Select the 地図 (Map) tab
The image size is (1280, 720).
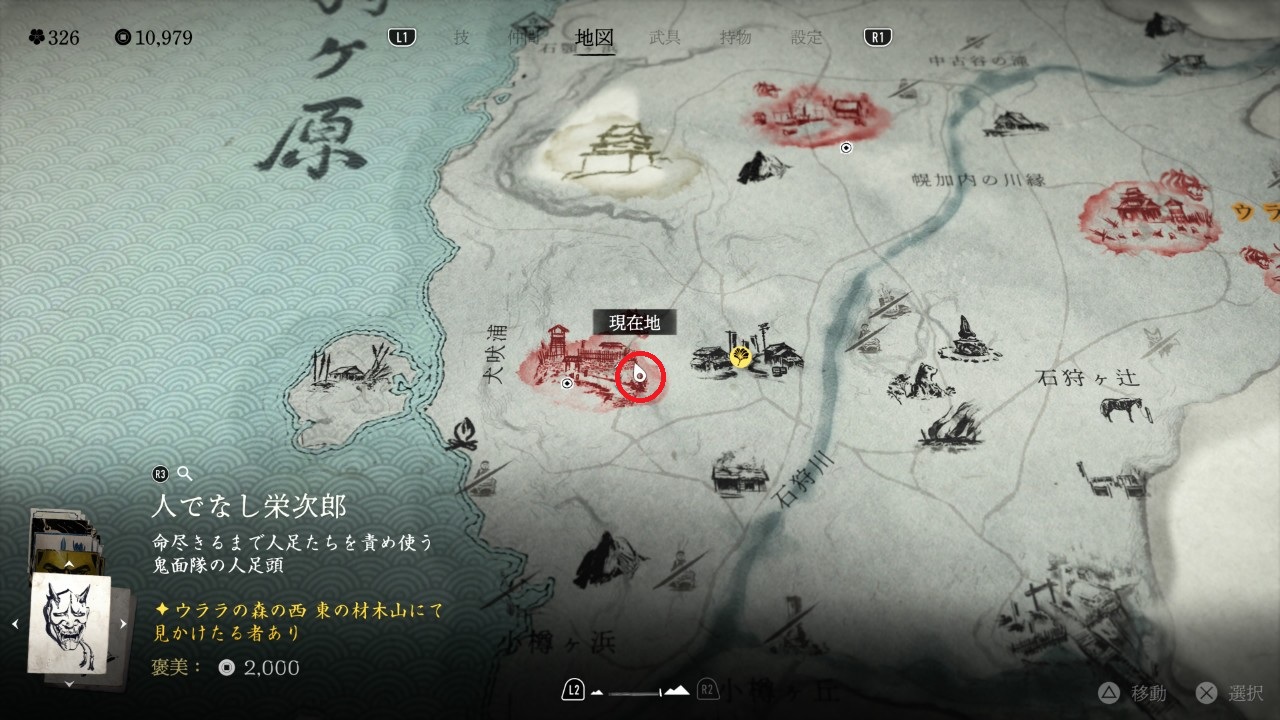tap(595, 38)
